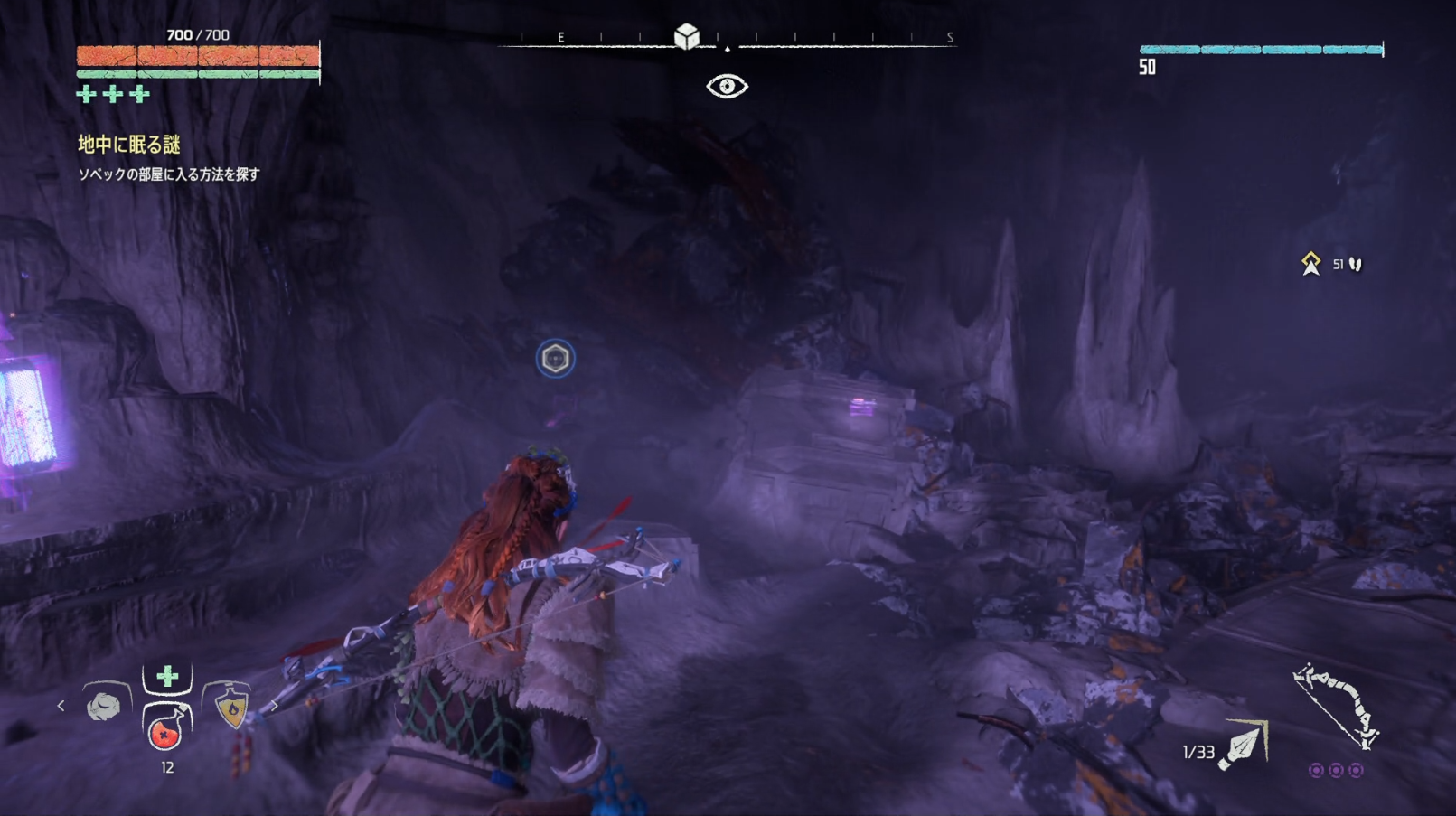Select the quest tracker title 地中に眠る謎

pyautogui.click(x=129, y=145)
